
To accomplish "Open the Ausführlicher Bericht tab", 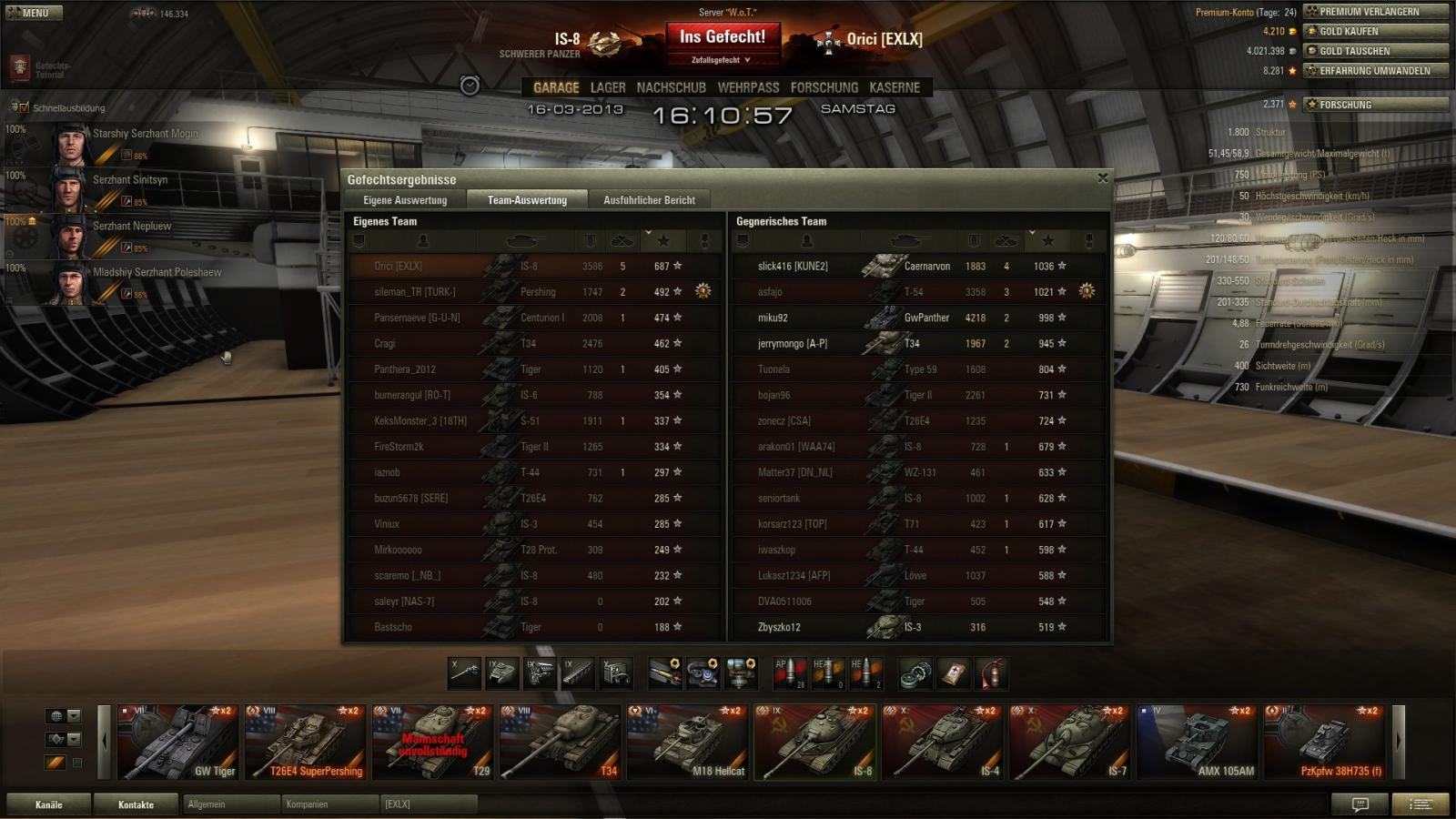I will (649, 200).
